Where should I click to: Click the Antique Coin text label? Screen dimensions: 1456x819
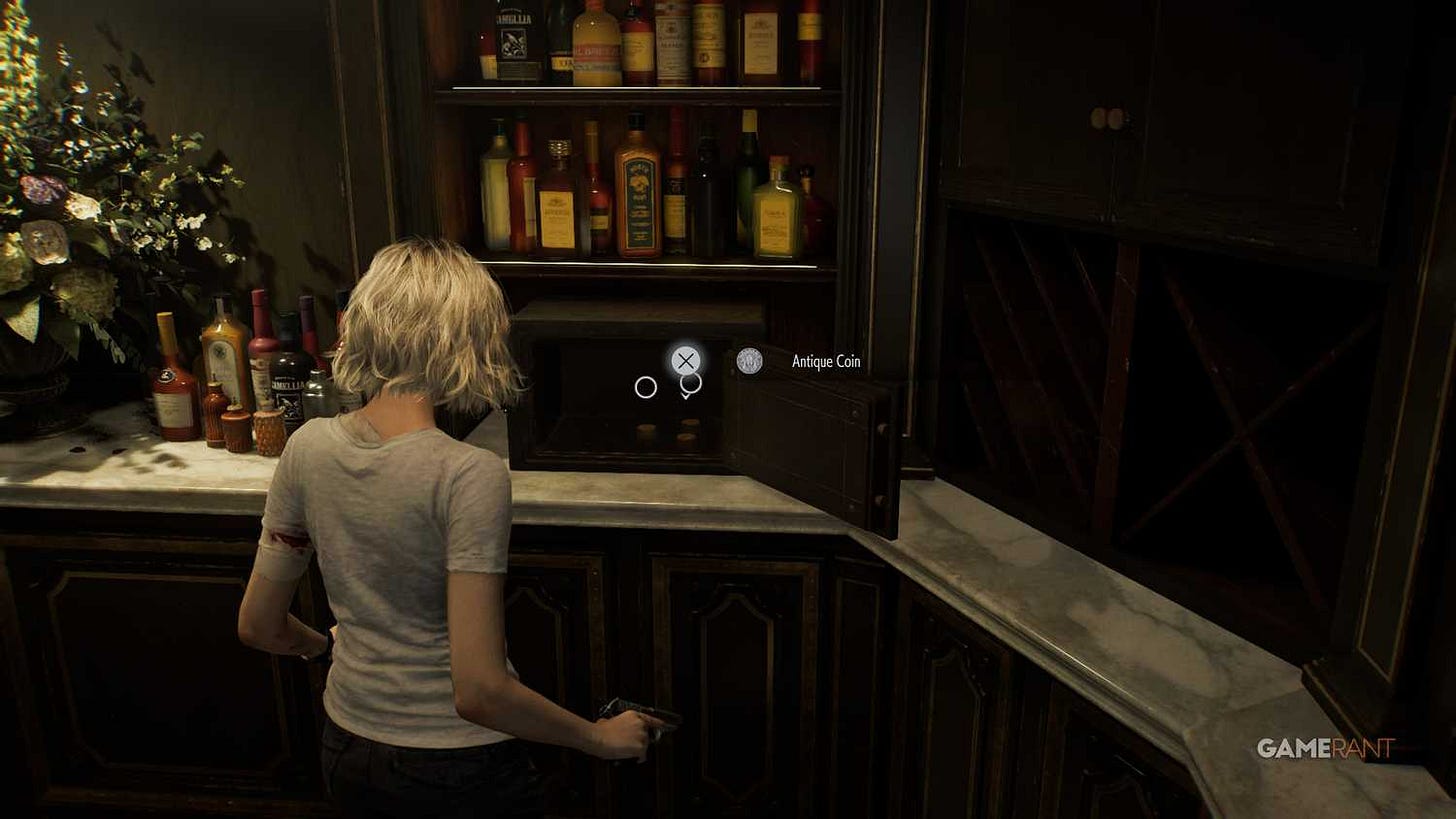(x=823, y=361)
